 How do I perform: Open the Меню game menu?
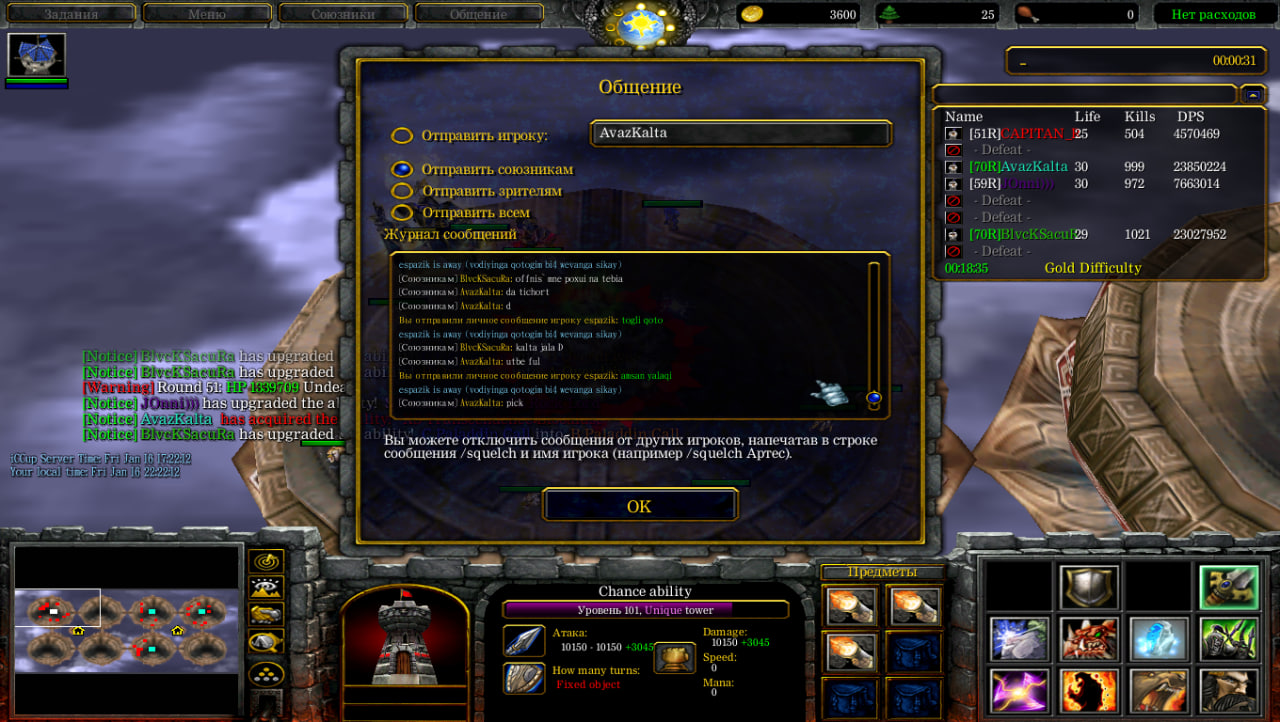pyautogui.click(x=206, y=14)
